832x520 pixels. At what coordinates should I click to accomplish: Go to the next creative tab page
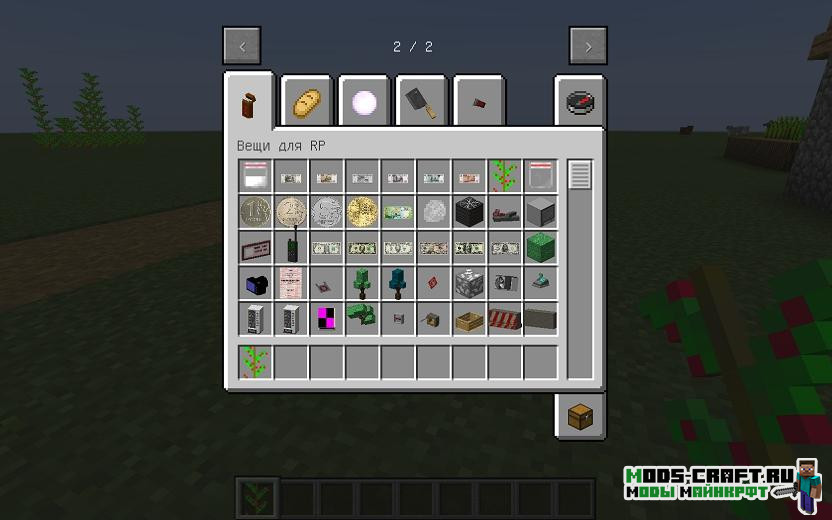(x=588, y=46)
